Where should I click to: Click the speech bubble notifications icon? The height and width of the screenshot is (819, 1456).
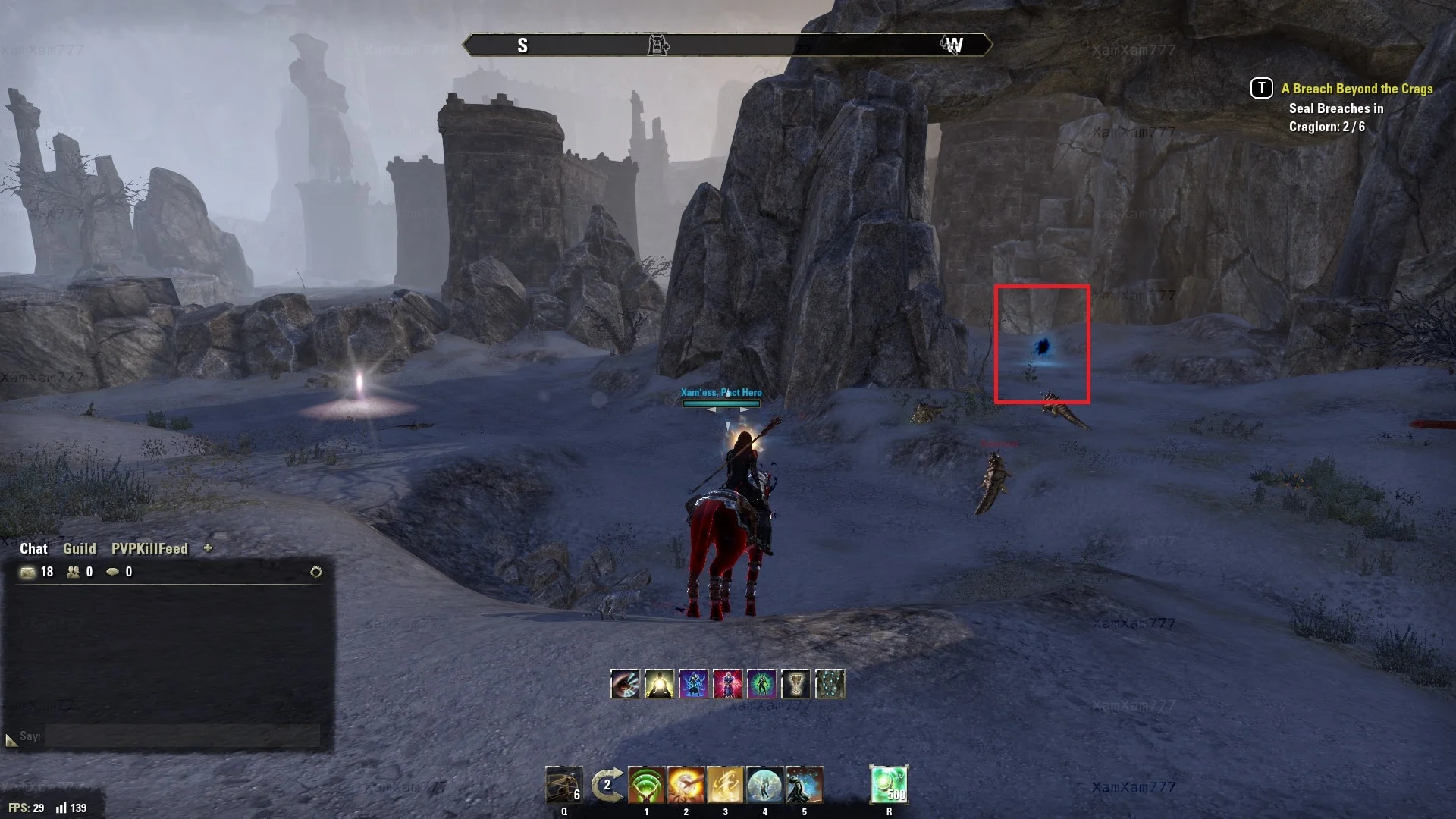112,572
